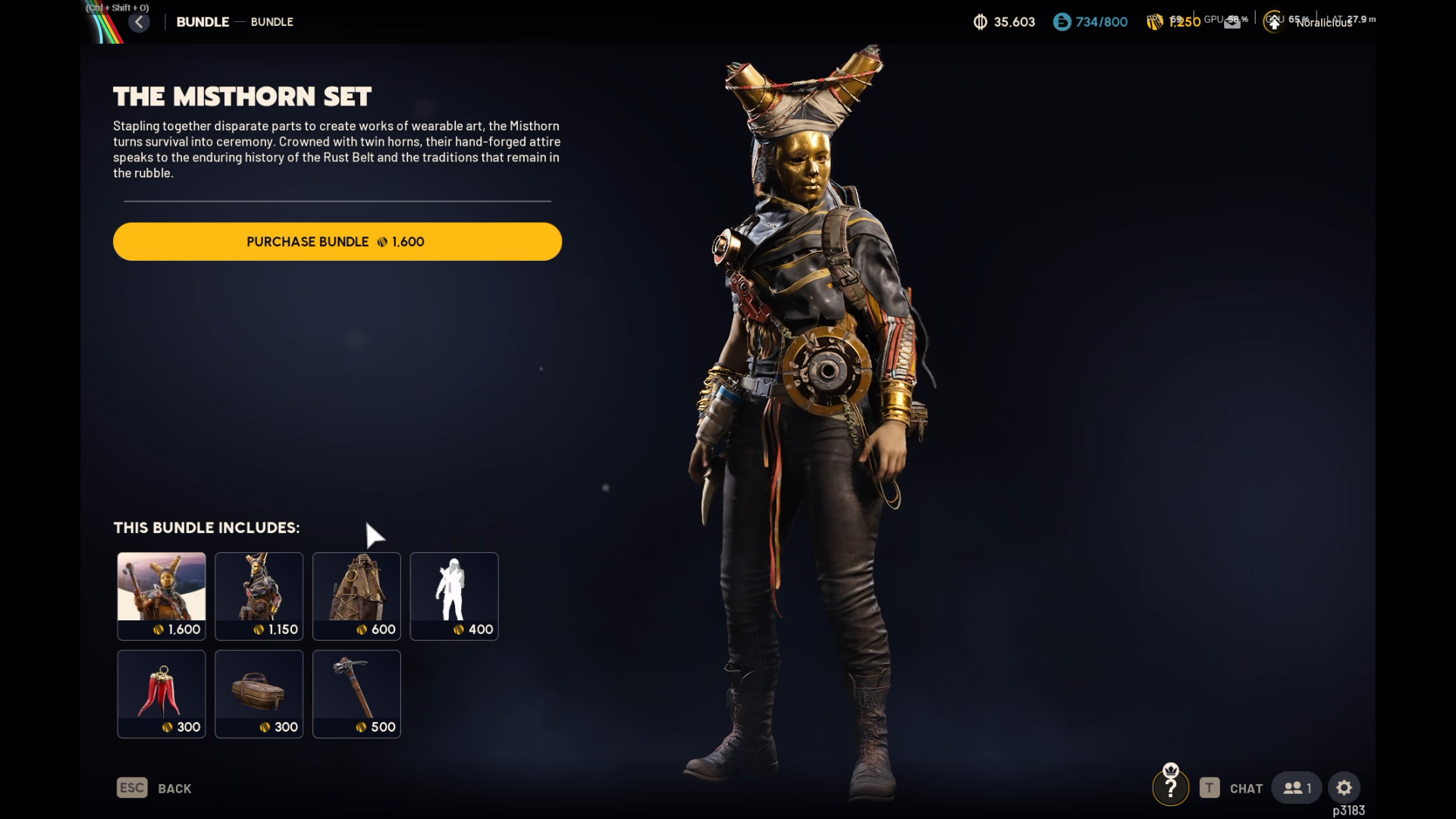Image resolution: width=1456 pixels, height=819 pixels.
Task: Choose the backpack item priced 600
Action: point(356,596)
